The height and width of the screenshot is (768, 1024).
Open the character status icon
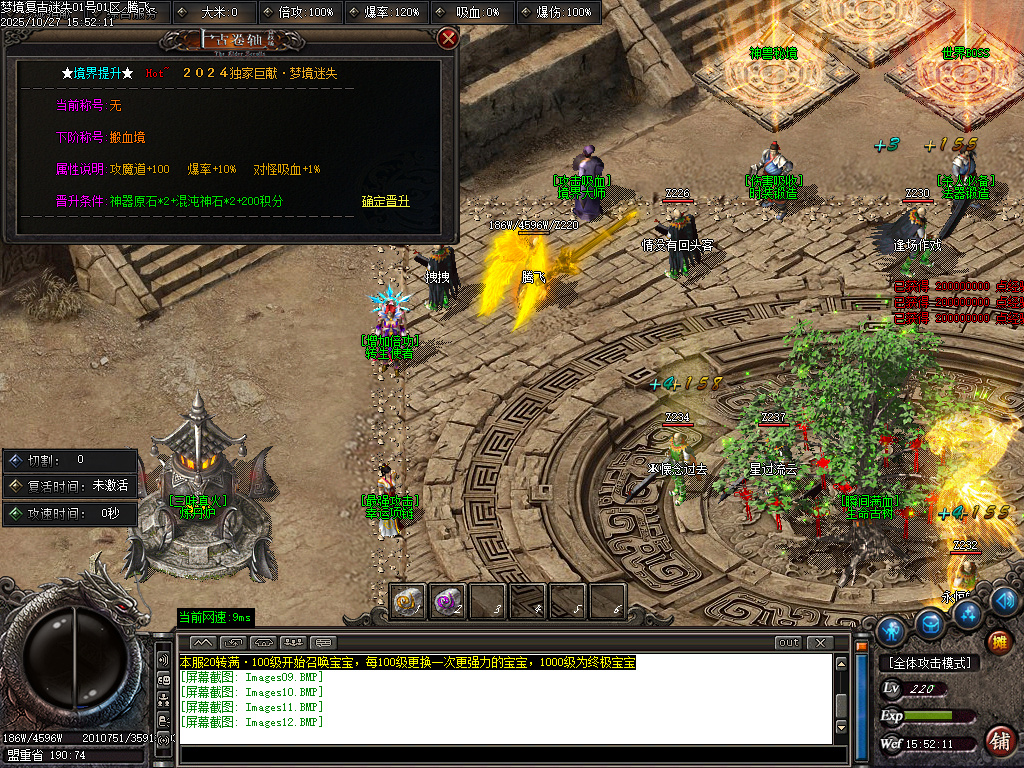890,631
